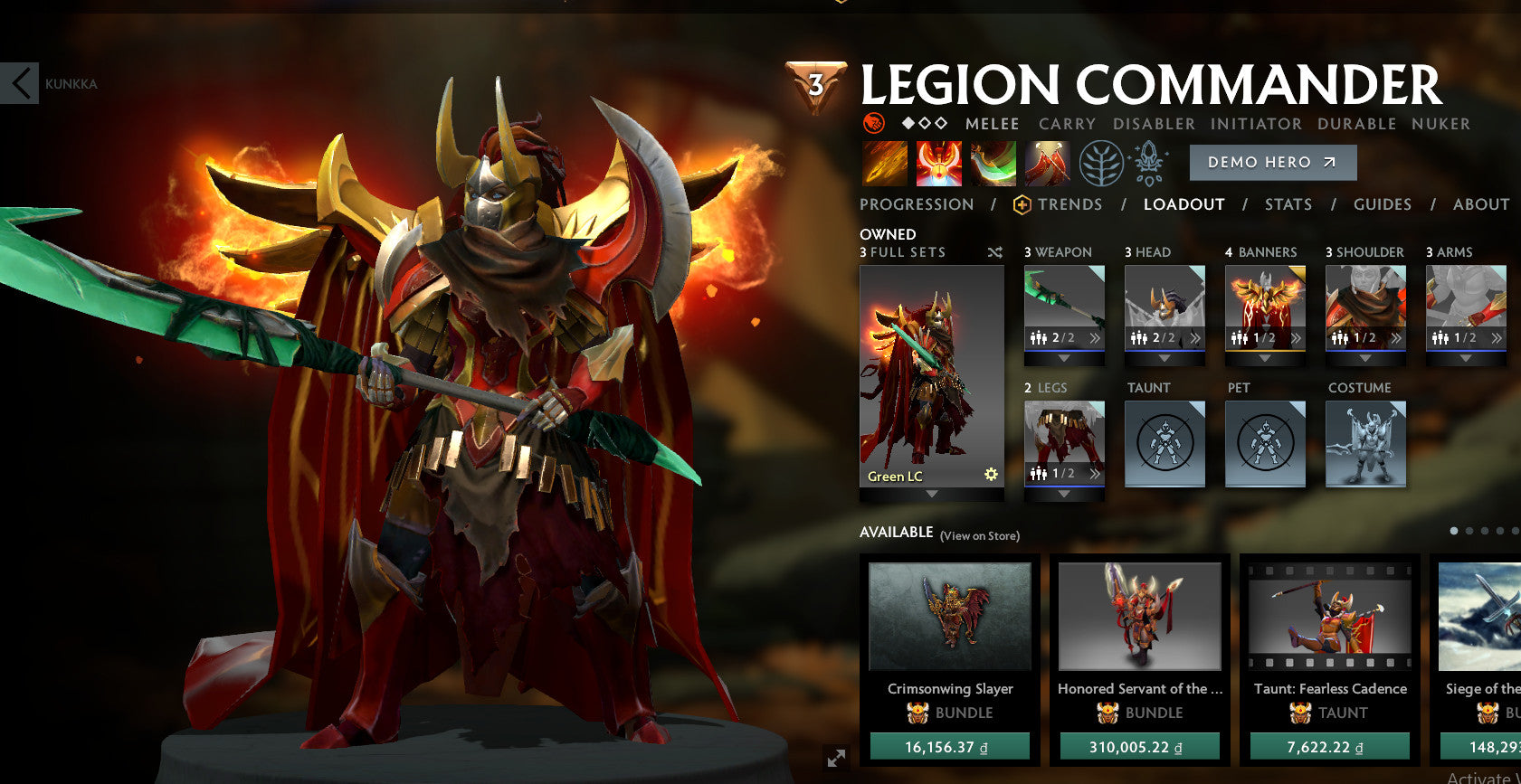This screenshot has width=1521, height=784.
Task: Click the back arrow to Kunkka
Action: 18,83
